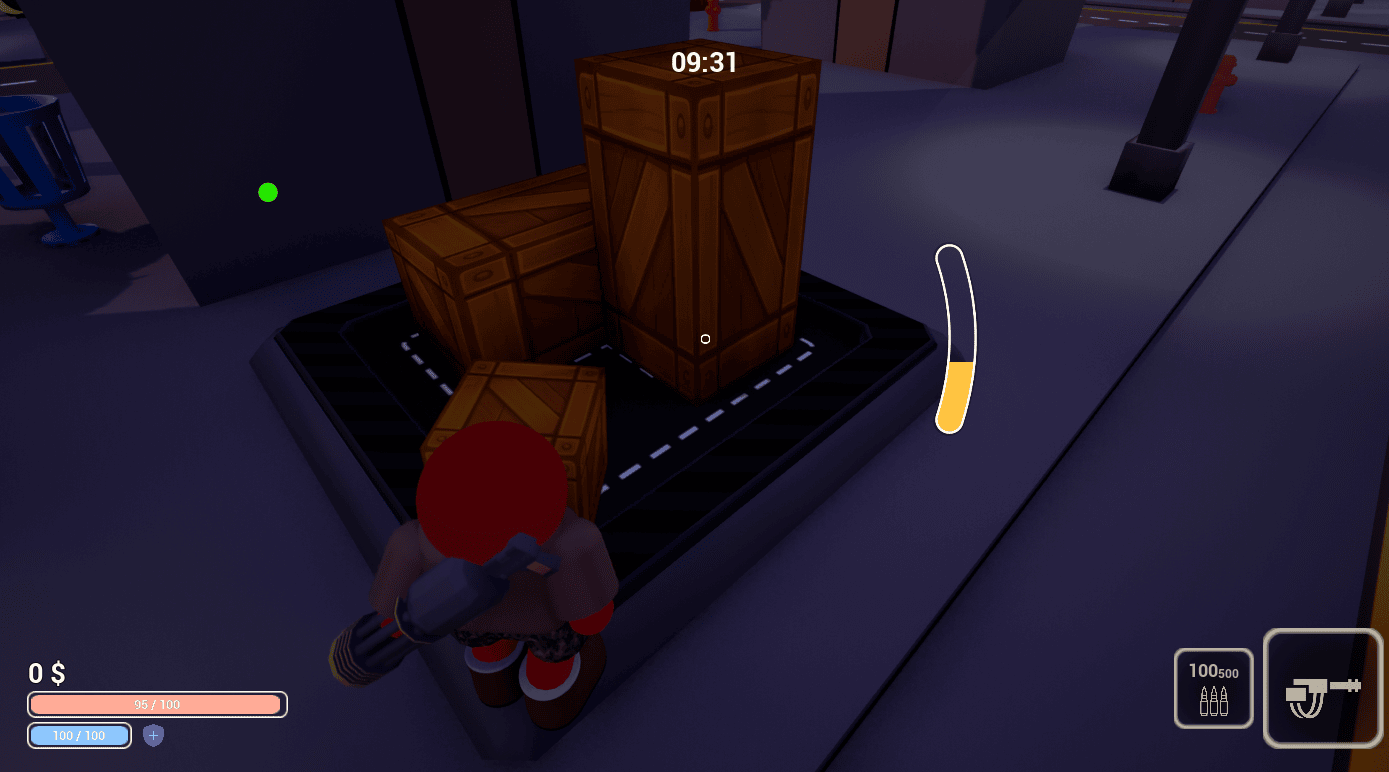Select the minigun weapon slot
Viewport: 1389px width, 772px height.
[x=1322, y=688]
